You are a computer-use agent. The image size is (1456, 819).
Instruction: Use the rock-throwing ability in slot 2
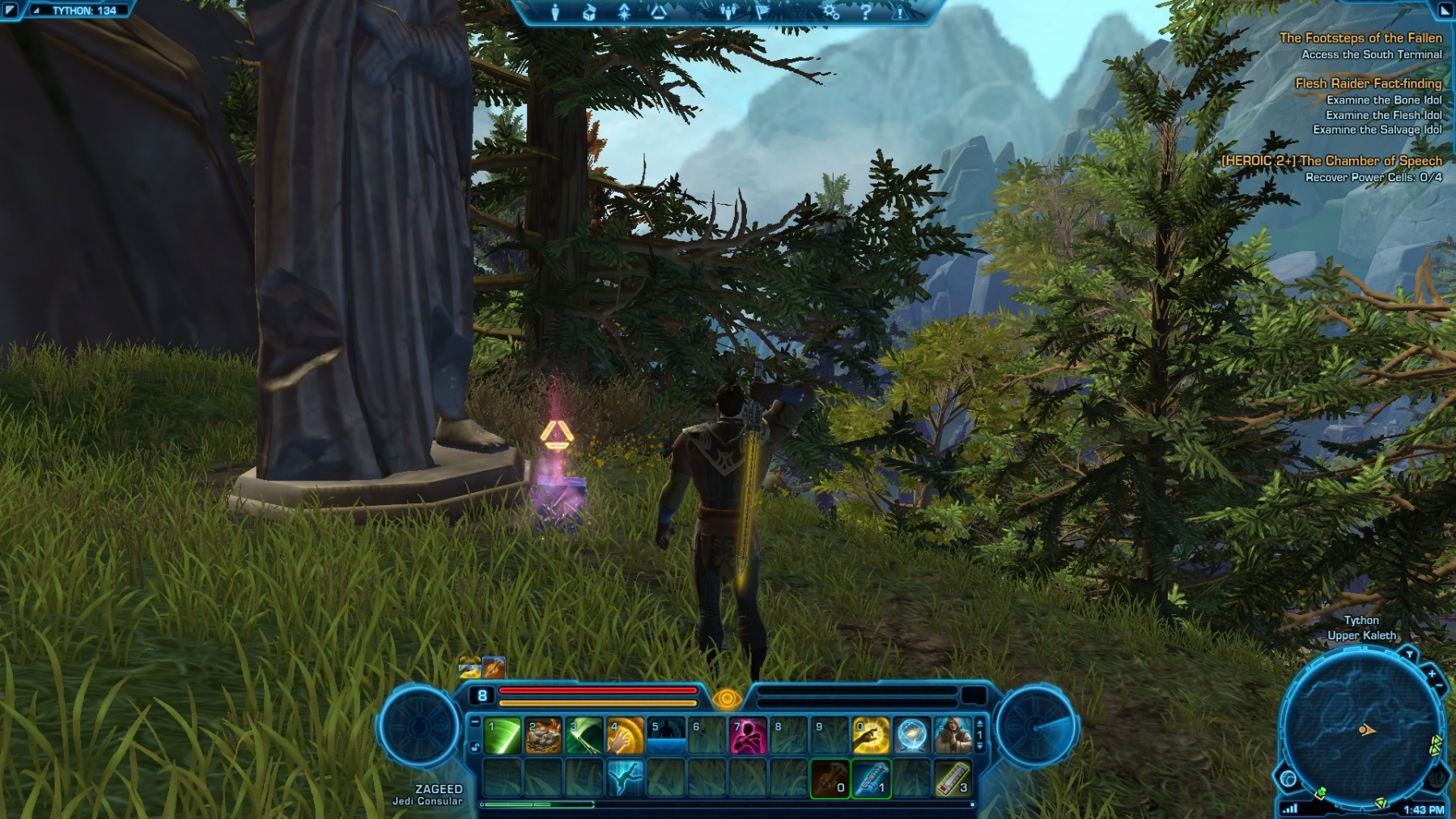click(544, 736)
